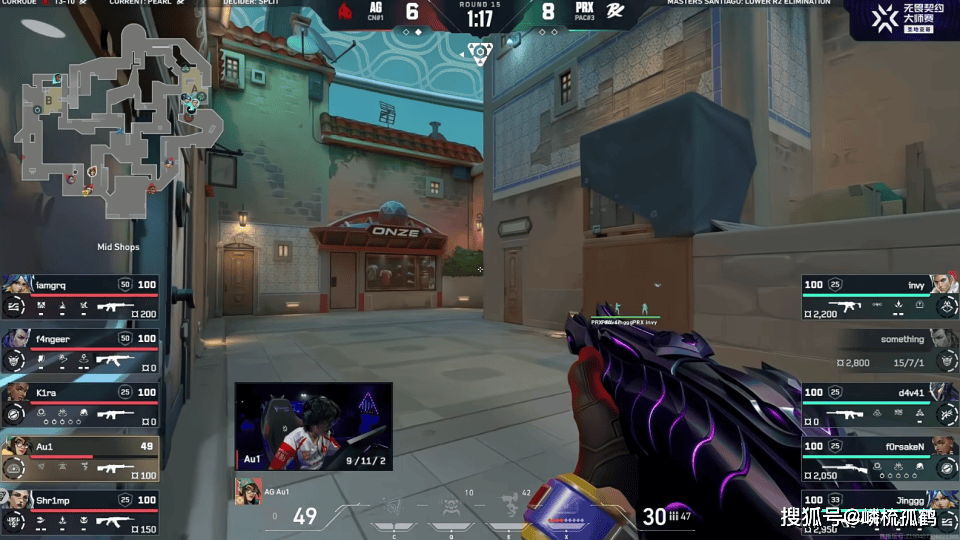Switch to f0rsakeN's player row

[x=878, y=458]
